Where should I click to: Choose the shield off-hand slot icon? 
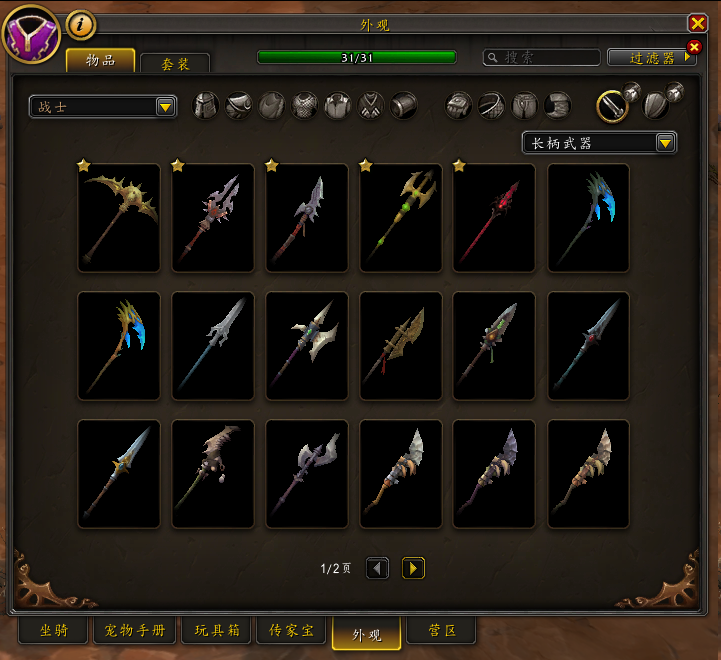click(x=656, y=105)
